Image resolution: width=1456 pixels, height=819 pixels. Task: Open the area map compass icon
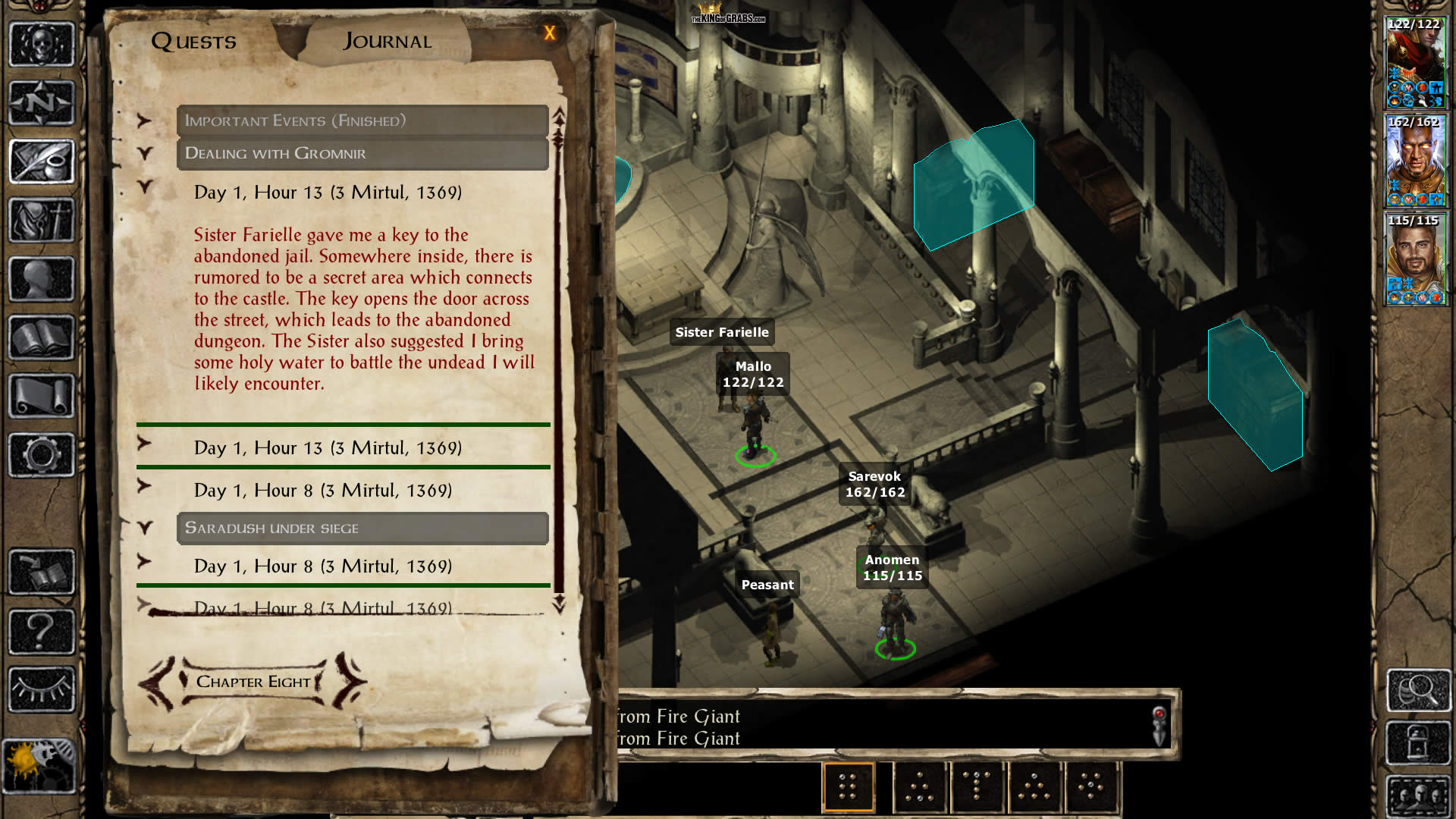point(42,102)
